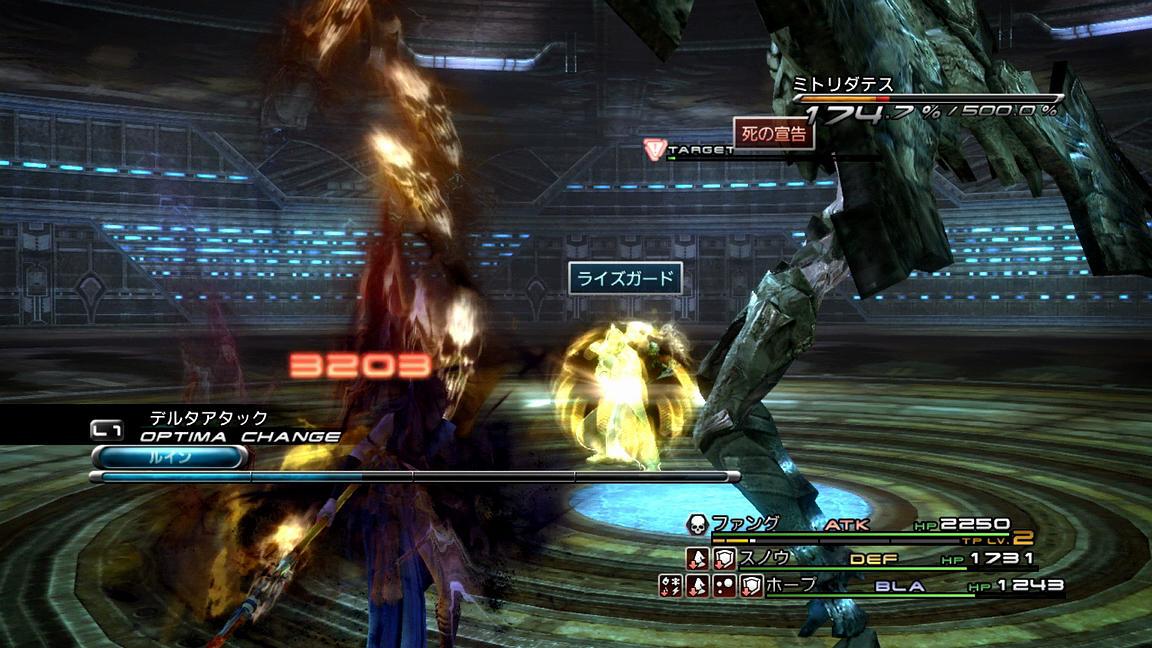This screenshot has width=1152, height=648.
Task: Select the queued ルイン command
Action: 168,457
